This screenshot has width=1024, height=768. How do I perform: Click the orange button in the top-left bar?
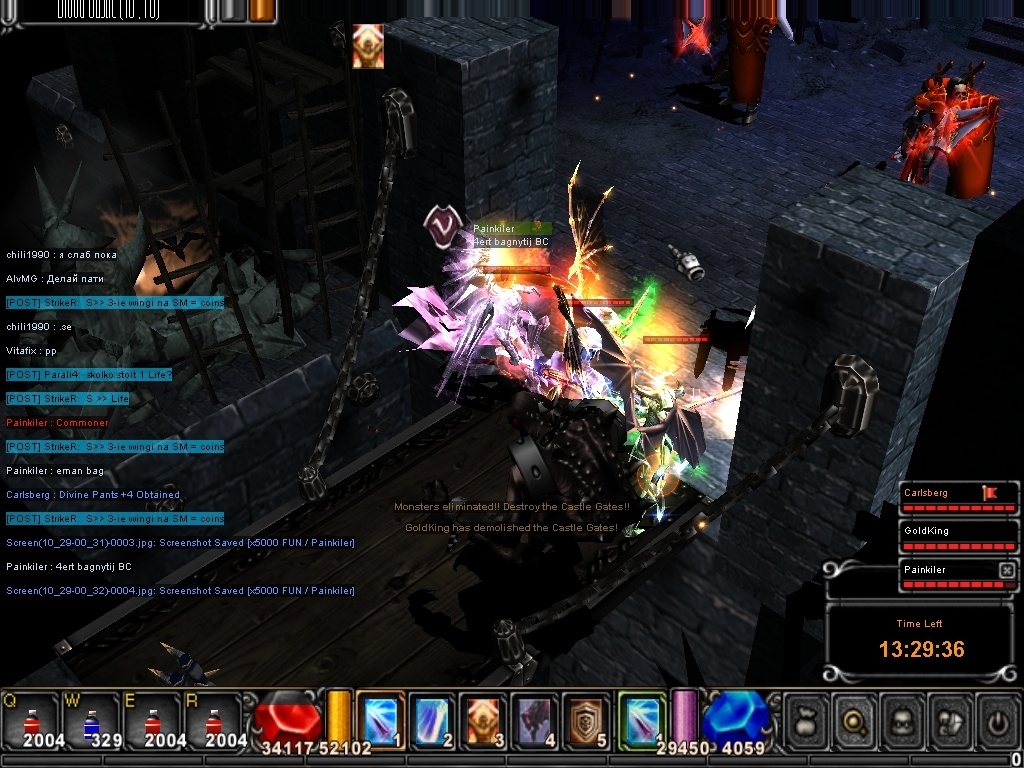coord(263,10)
